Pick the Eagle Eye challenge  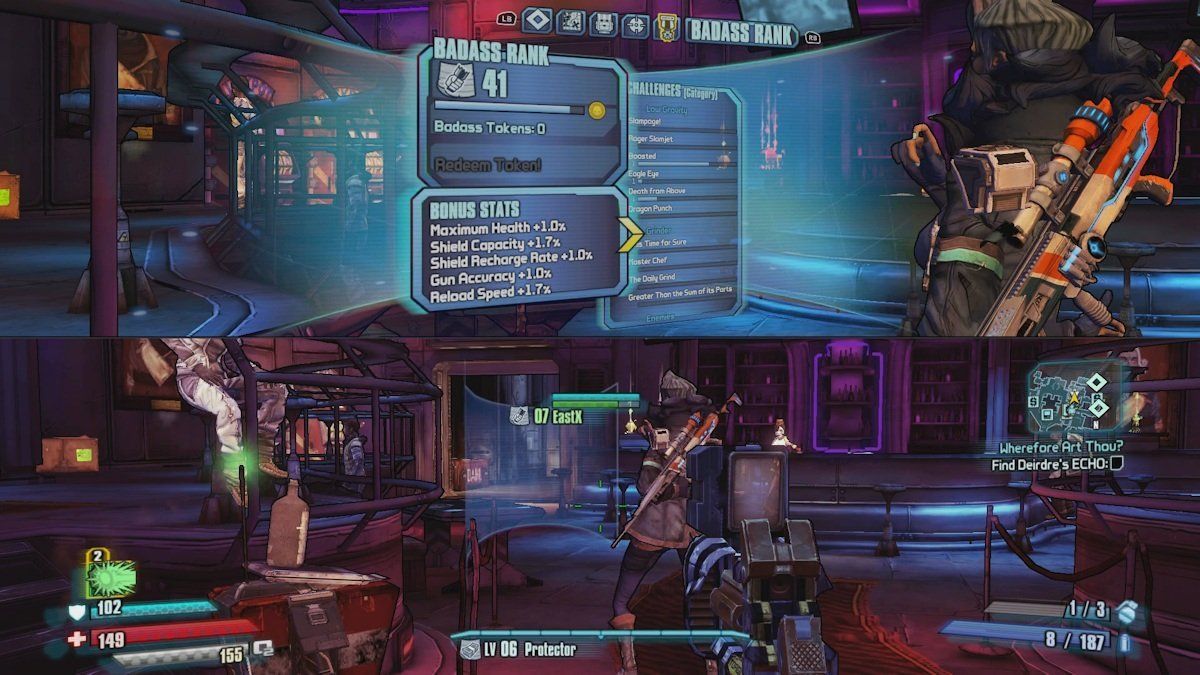(x=645, y=174)
